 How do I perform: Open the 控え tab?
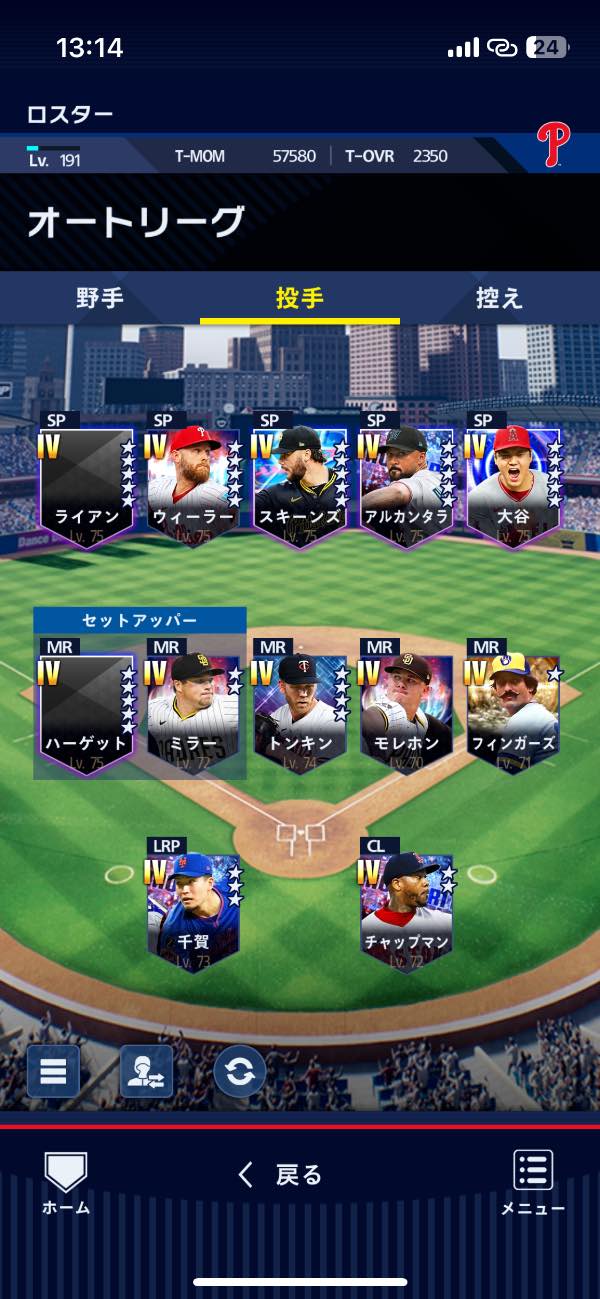click(498, 298)
